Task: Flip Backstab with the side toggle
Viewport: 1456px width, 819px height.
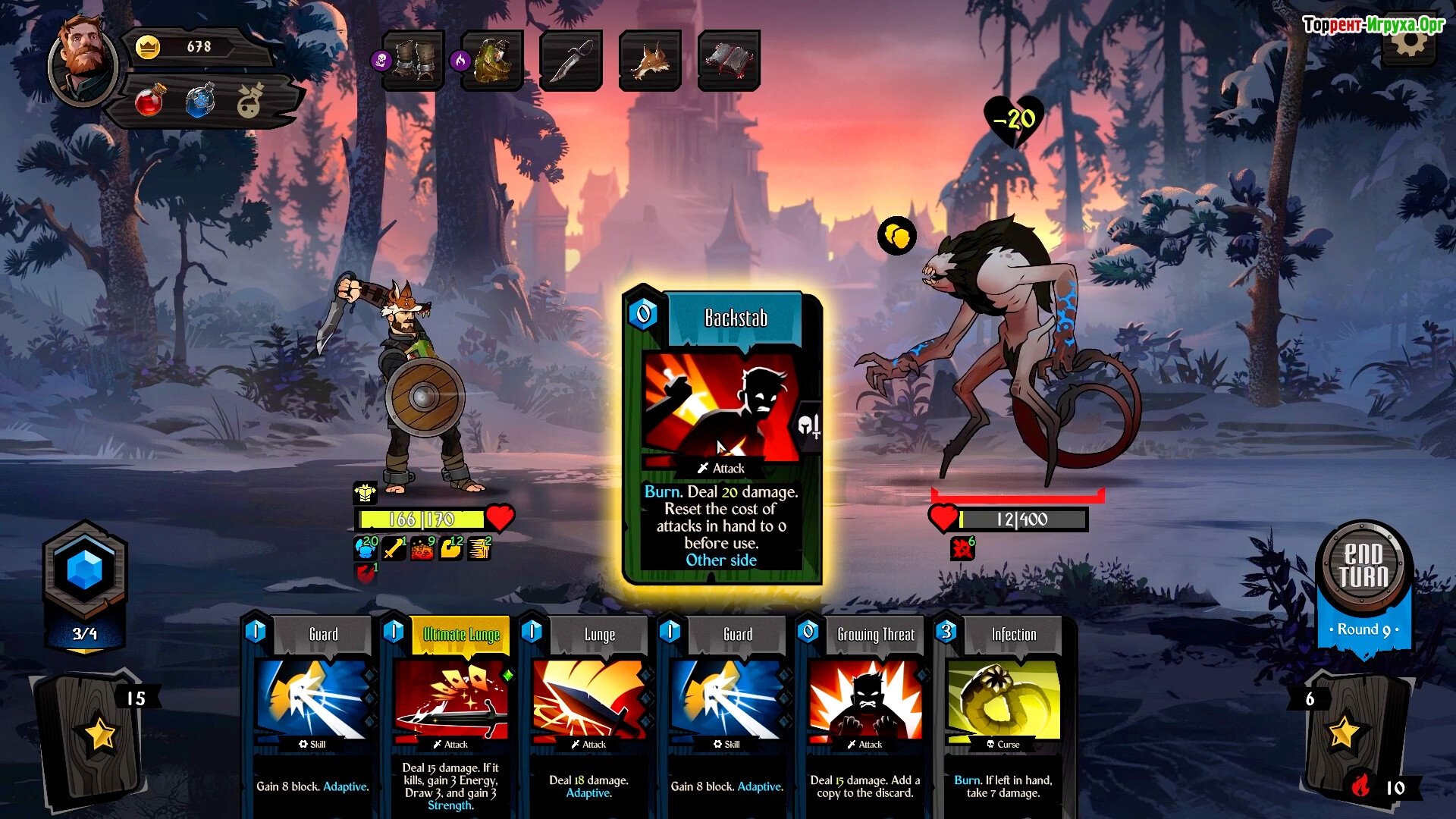Action: point(809,426)
